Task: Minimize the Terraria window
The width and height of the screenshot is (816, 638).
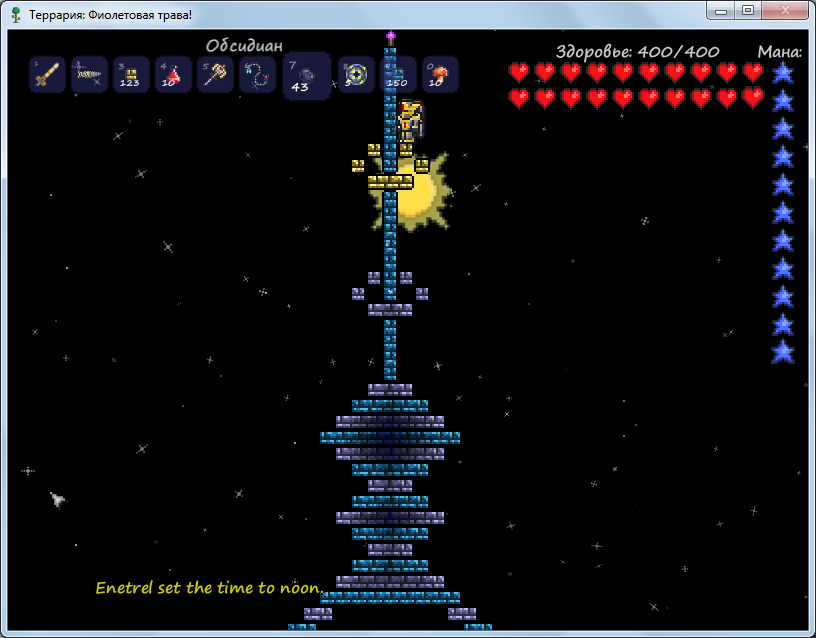Action: (x=721, y=10)
